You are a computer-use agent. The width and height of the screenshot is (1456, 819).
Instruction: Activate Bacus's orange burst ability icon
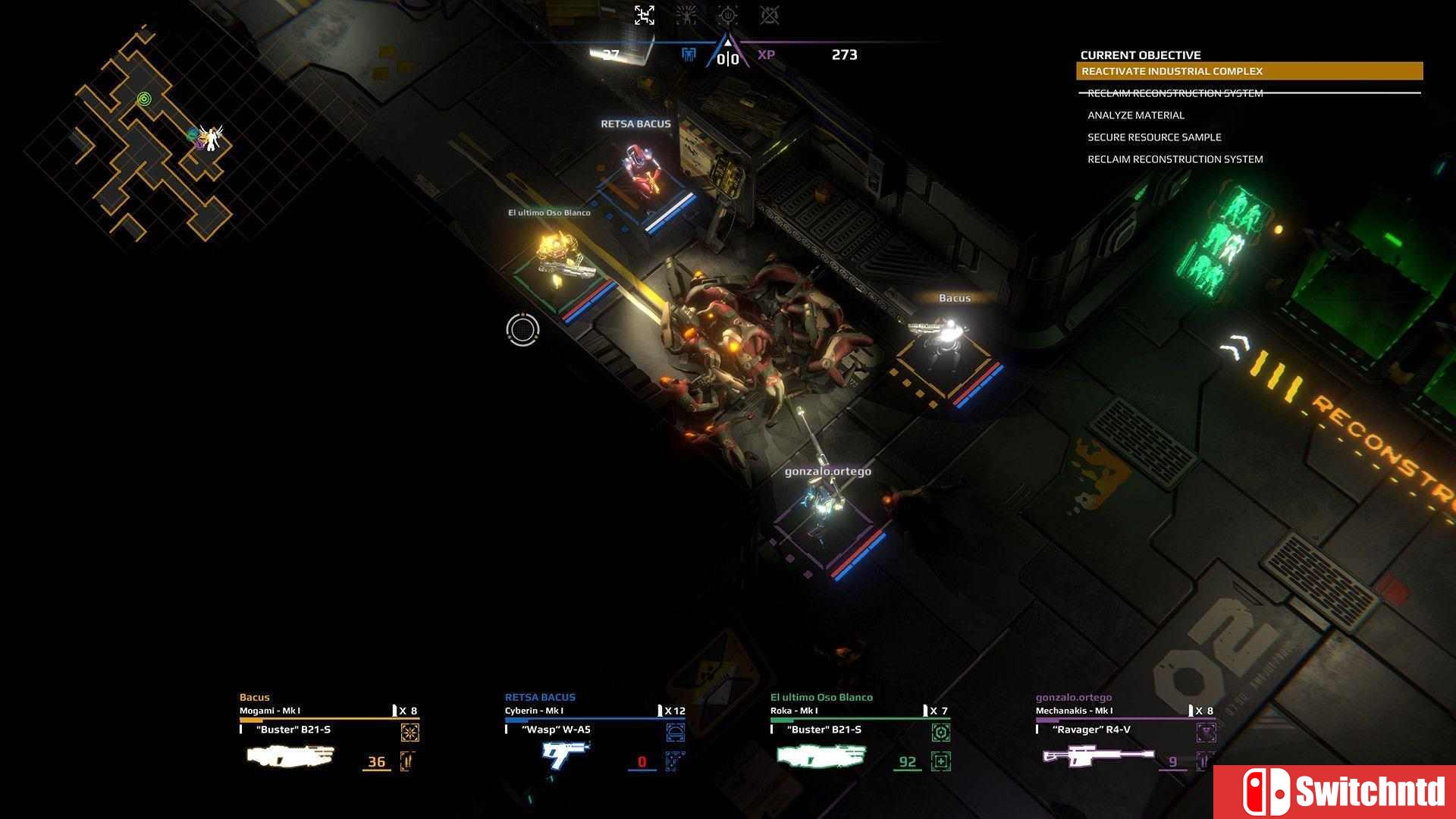tap(409, 733)
